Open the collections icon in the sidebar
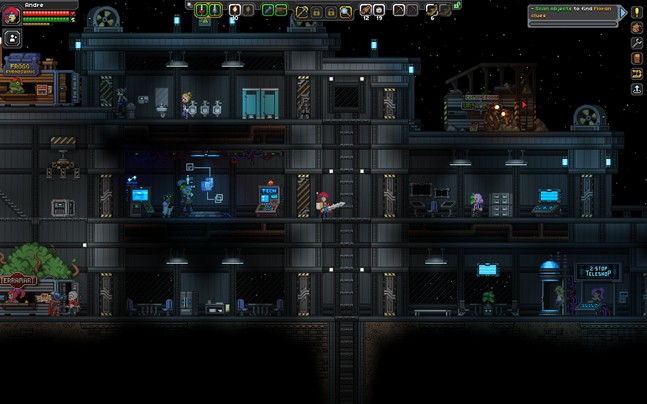The height and width of the screenshot is (404, 647). [x=637, y=74]
